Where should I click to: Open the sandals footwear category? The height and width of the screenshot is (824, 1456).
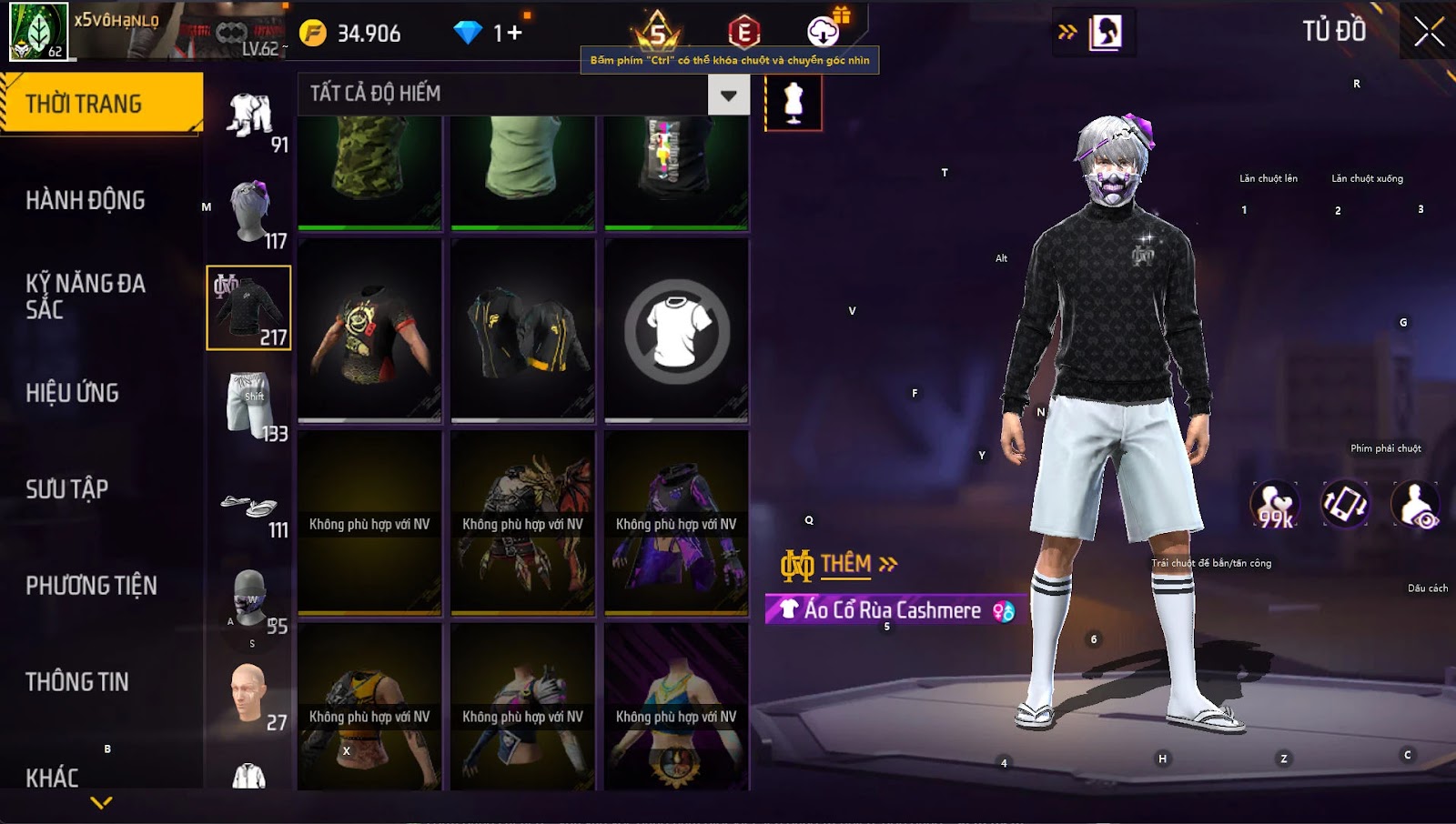pyautogui.click(x=248, y=507)
